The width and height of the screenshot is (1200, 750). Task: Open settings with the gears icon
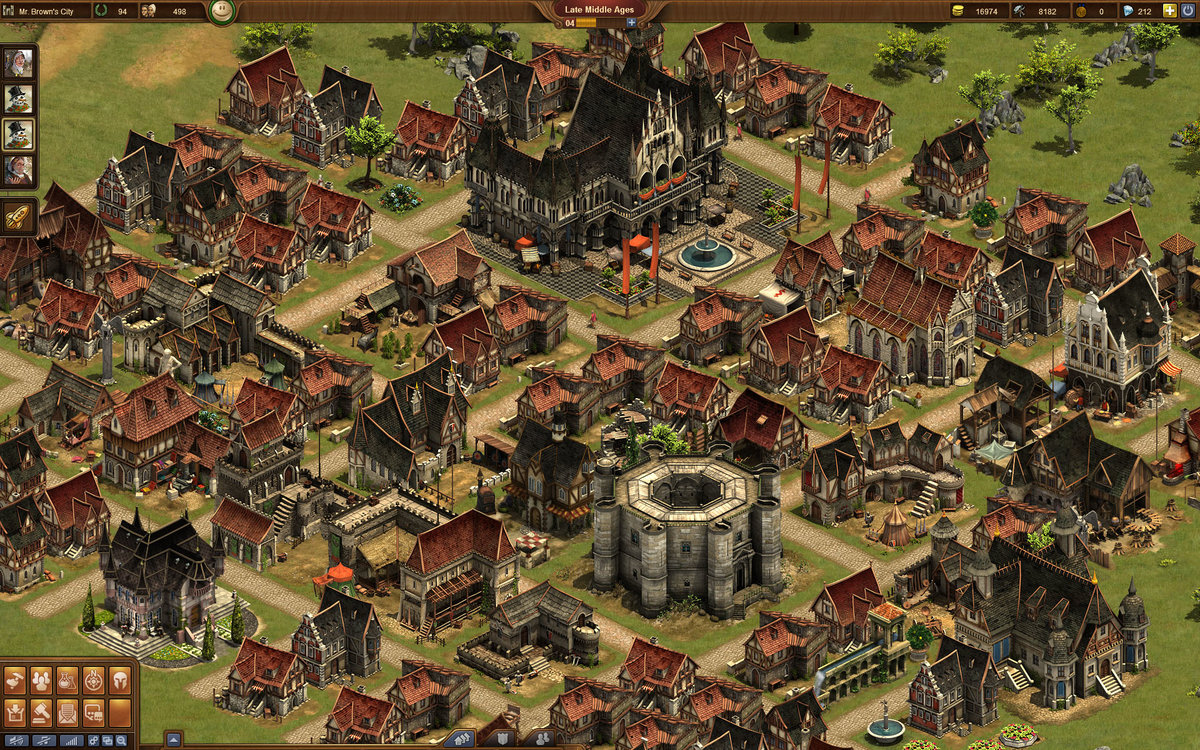pos(93,741)
